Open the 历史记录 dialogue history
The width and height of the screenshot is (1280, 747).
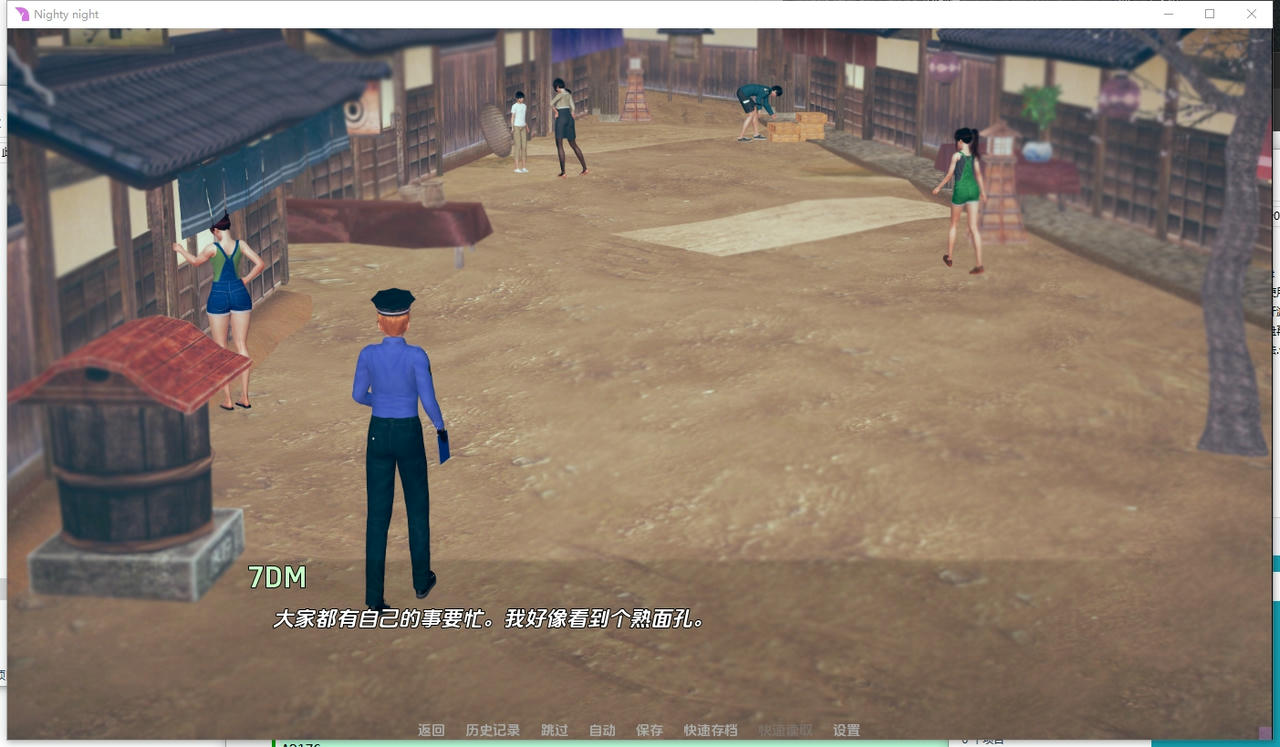491,730
